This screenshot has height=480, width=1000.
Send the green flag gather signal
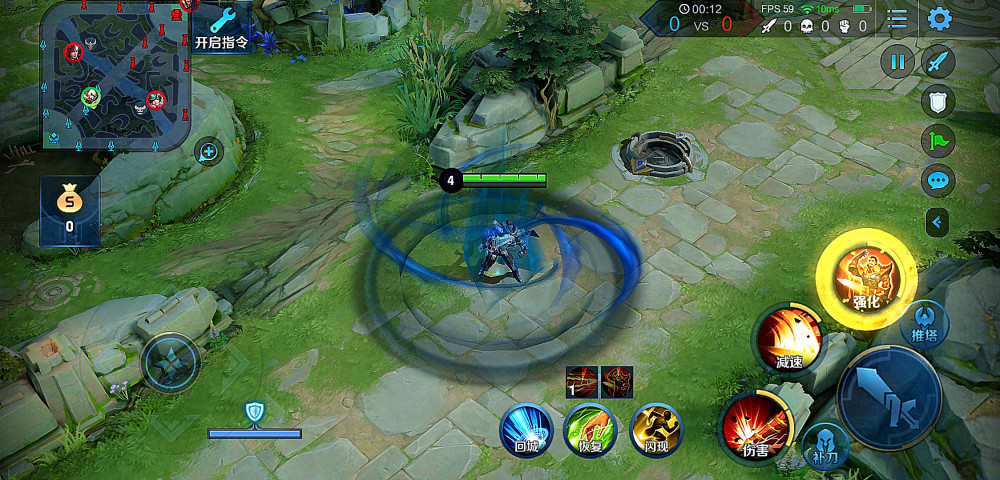click(x=938, y=141)
